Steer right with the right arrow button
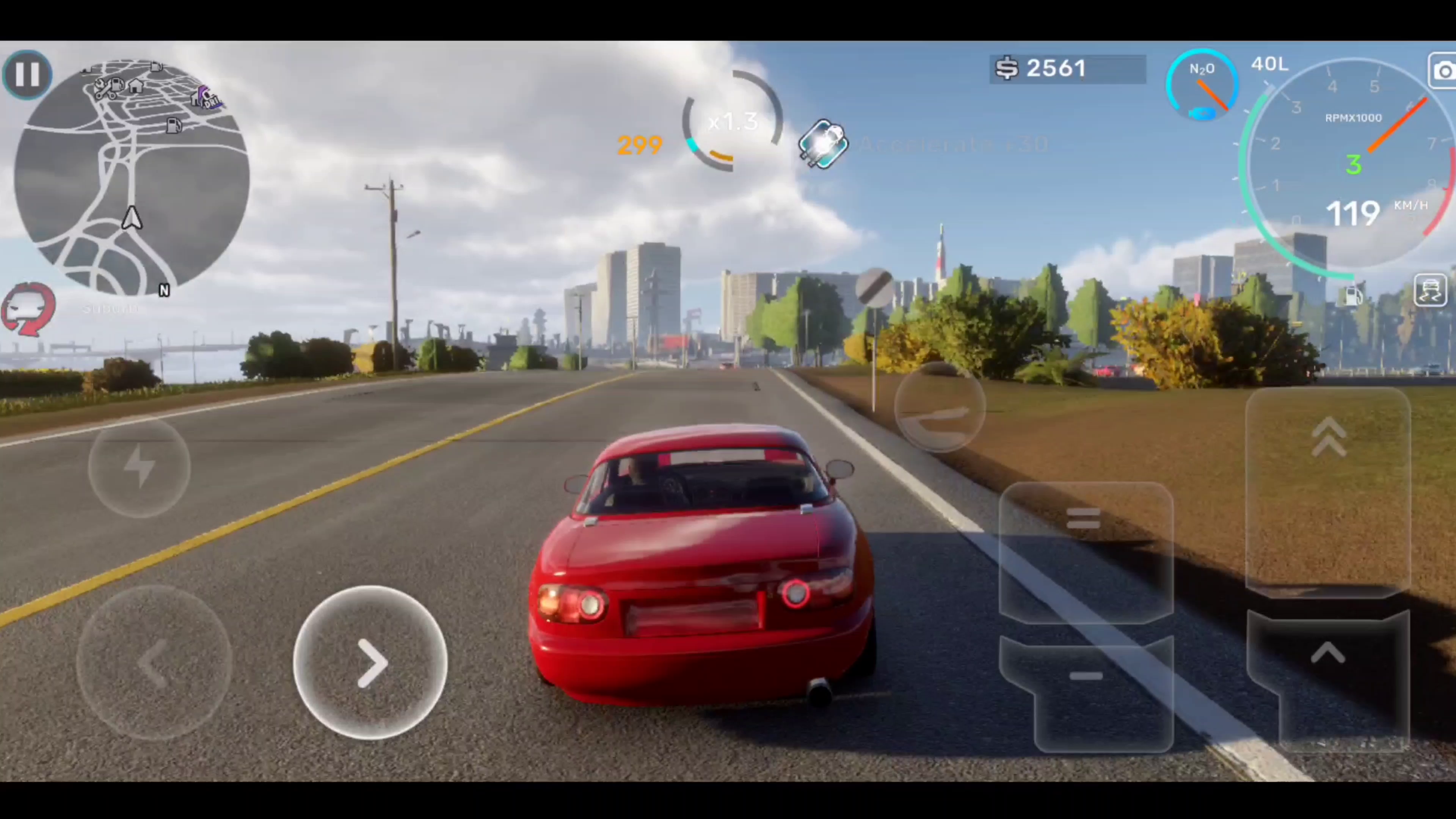1456x819 pixels. (371, 662)
